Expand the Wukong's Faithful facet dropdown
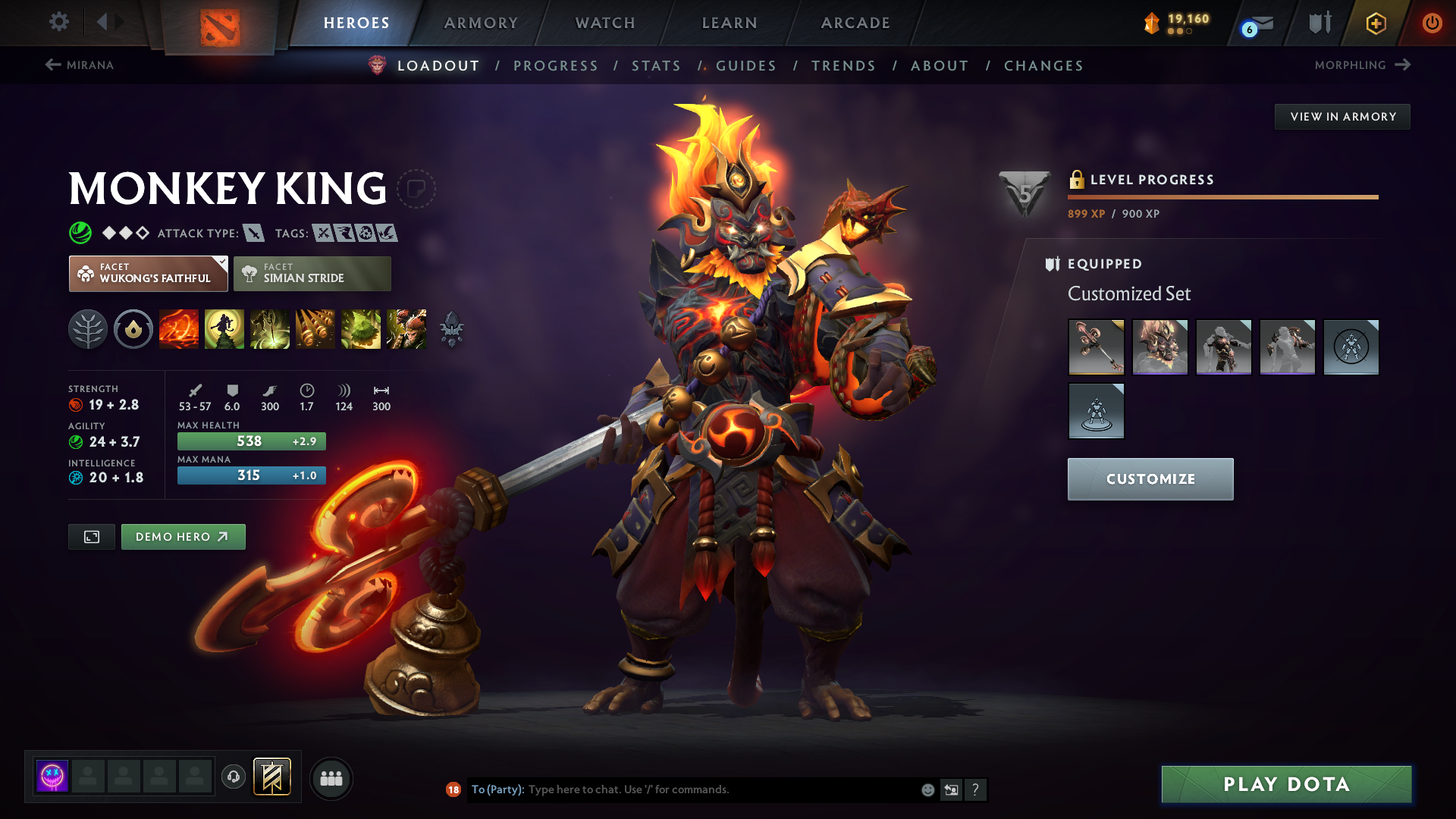Screen dimensions: 1456x819 point(220,265)
